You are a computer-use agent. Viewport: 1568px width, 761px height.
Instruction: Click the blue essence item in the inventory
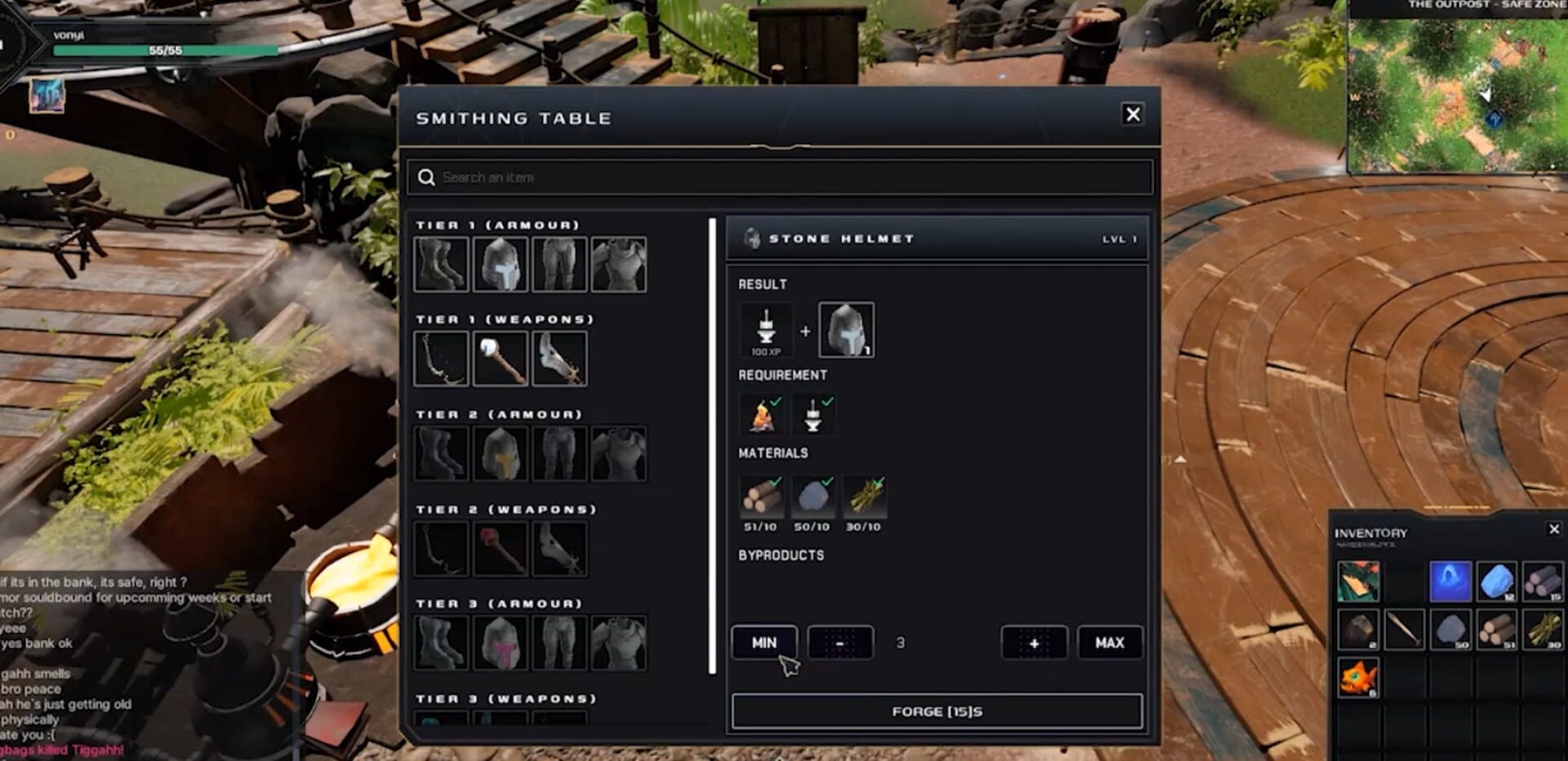(1452, 582)
